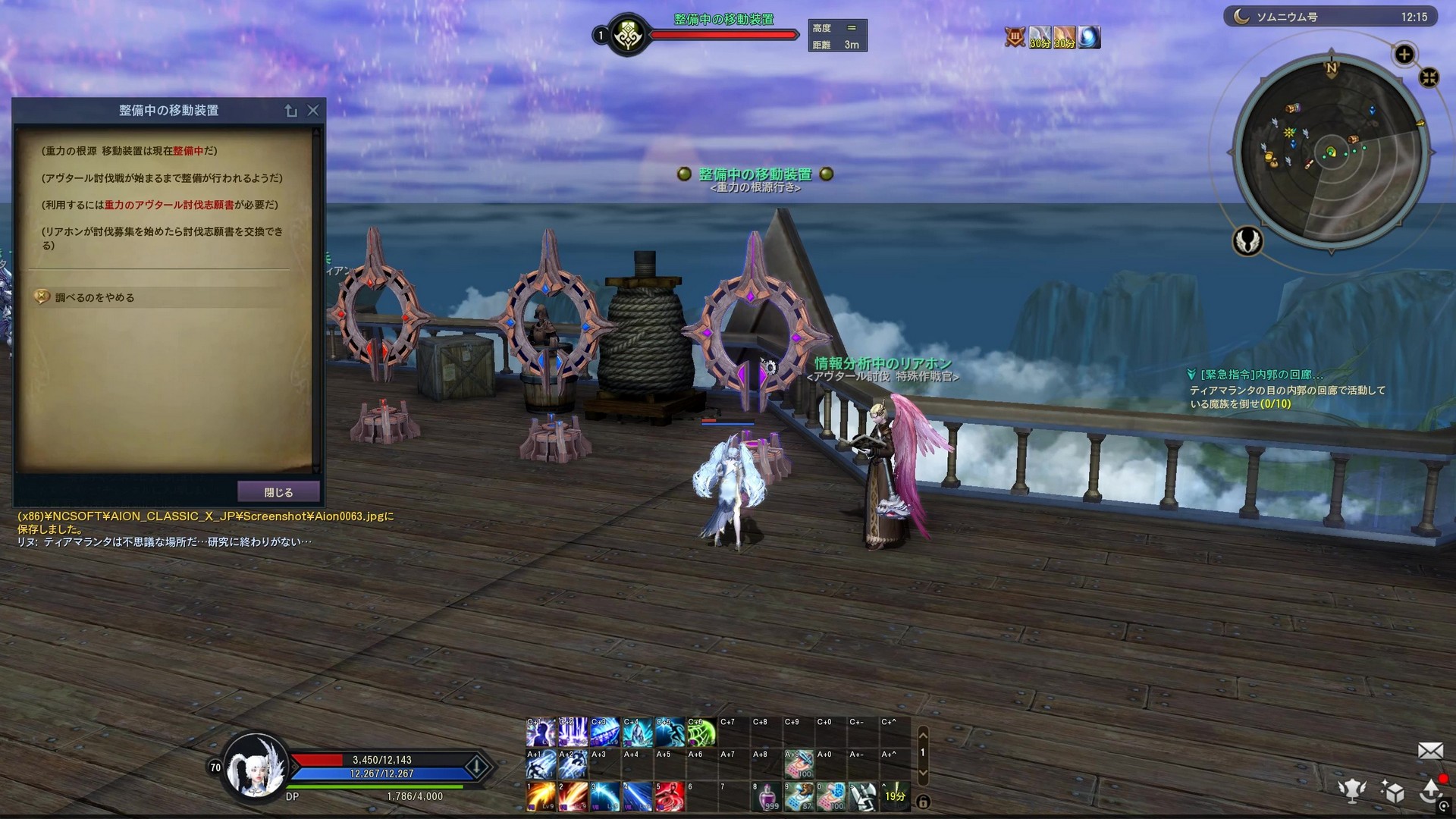
Task: Choose the 調べるのをやめる dialogue option
Action: [95, 297]
